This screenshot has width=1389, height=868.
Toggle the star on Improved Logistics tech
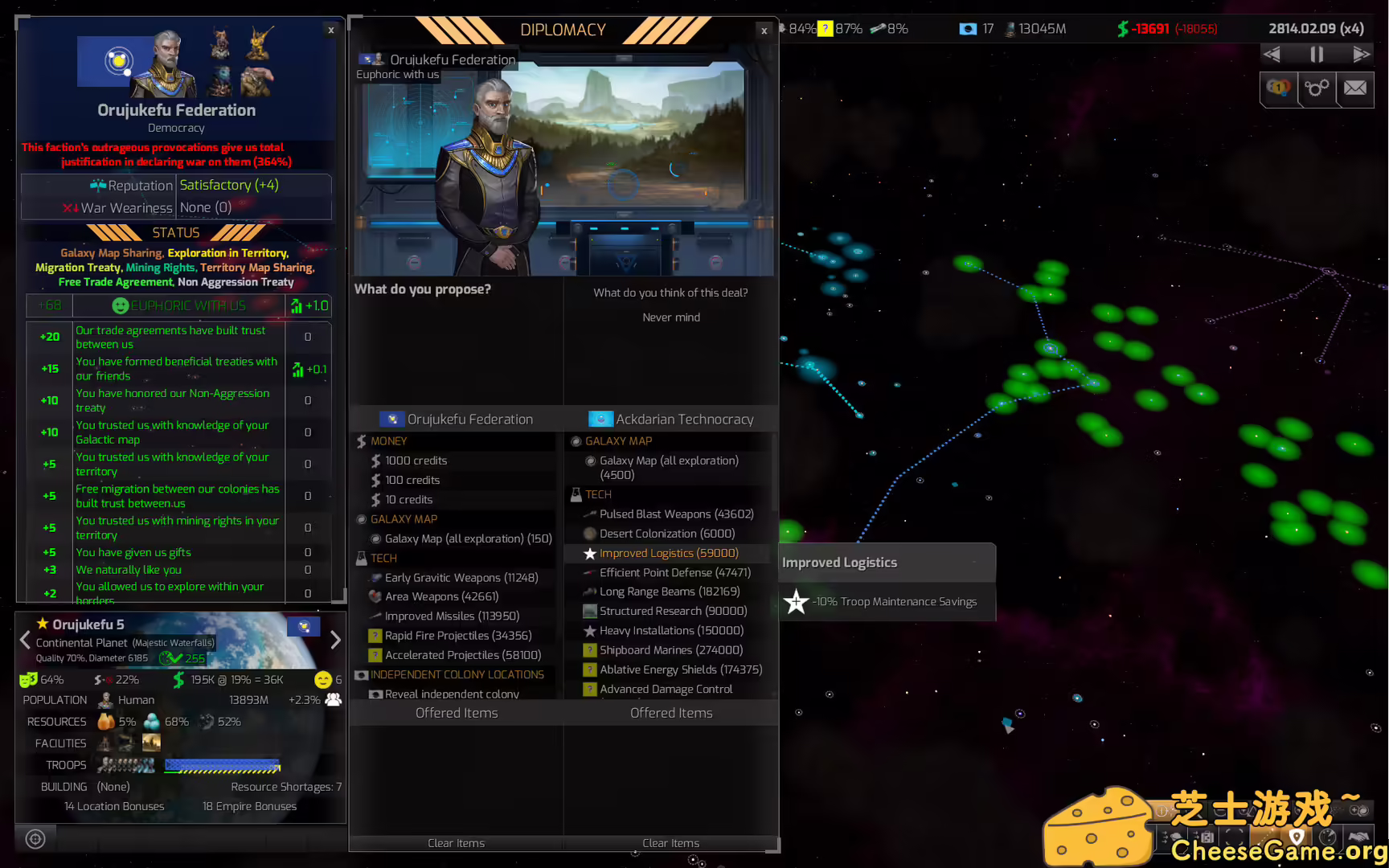click(x=590, y=553)
